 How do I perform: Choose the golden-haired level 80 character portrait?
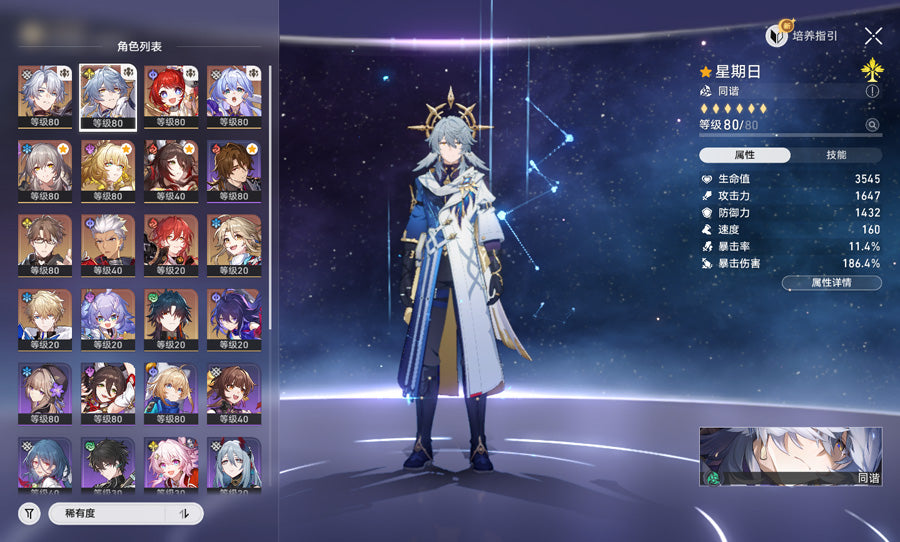107,170
